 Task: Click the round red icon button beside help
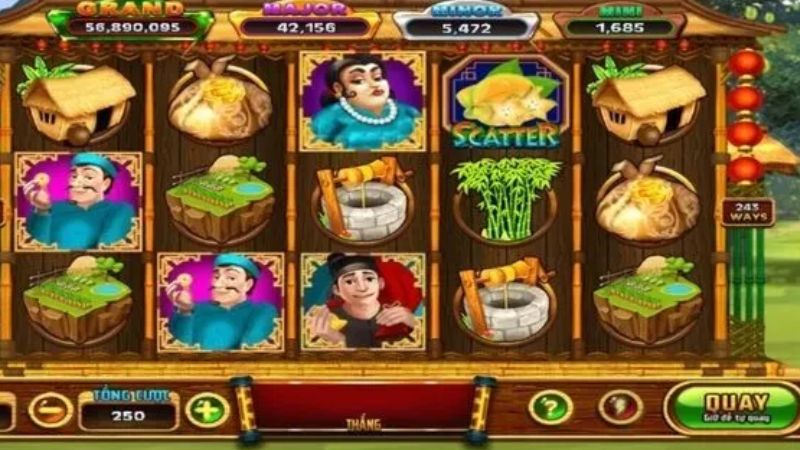click(620, 406)
